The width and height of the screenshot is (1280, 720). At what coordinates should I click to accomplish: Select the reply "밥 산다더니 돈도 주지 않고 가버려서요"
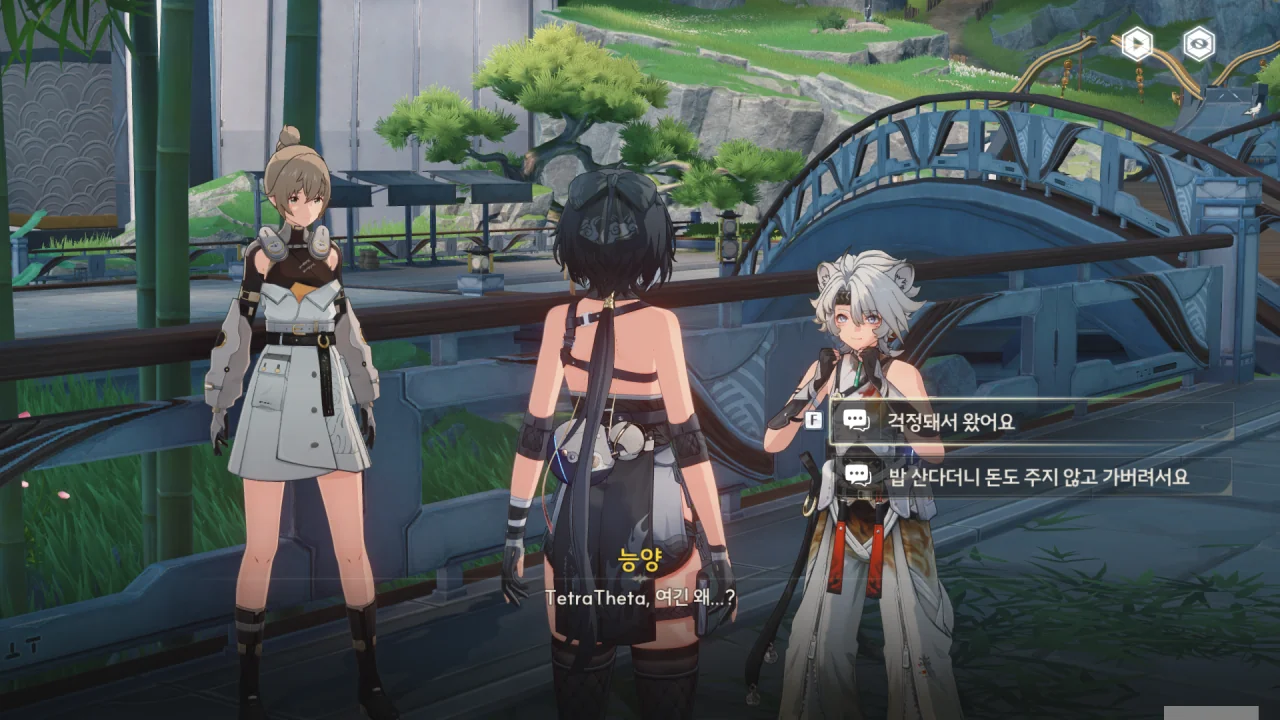pyautogui.click(x=1030, y=477)
